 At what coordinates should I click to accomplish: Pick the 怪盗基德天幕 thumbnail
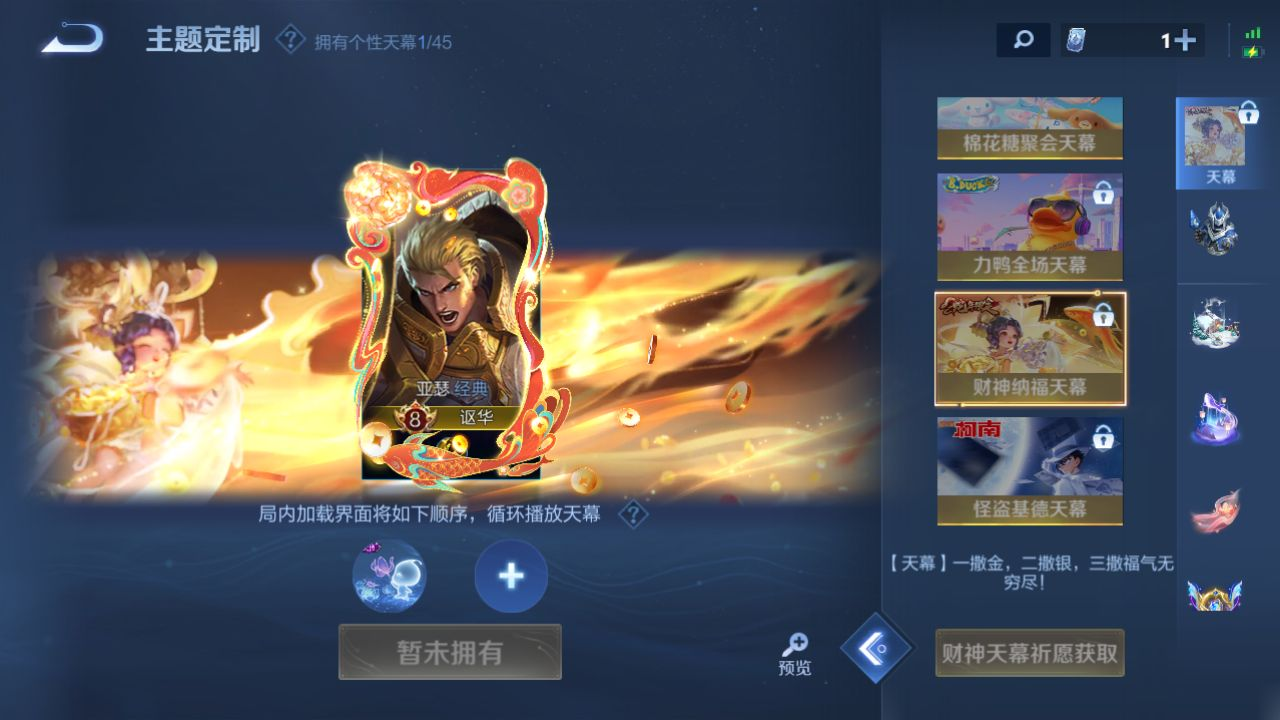[x=1029, y=470]
